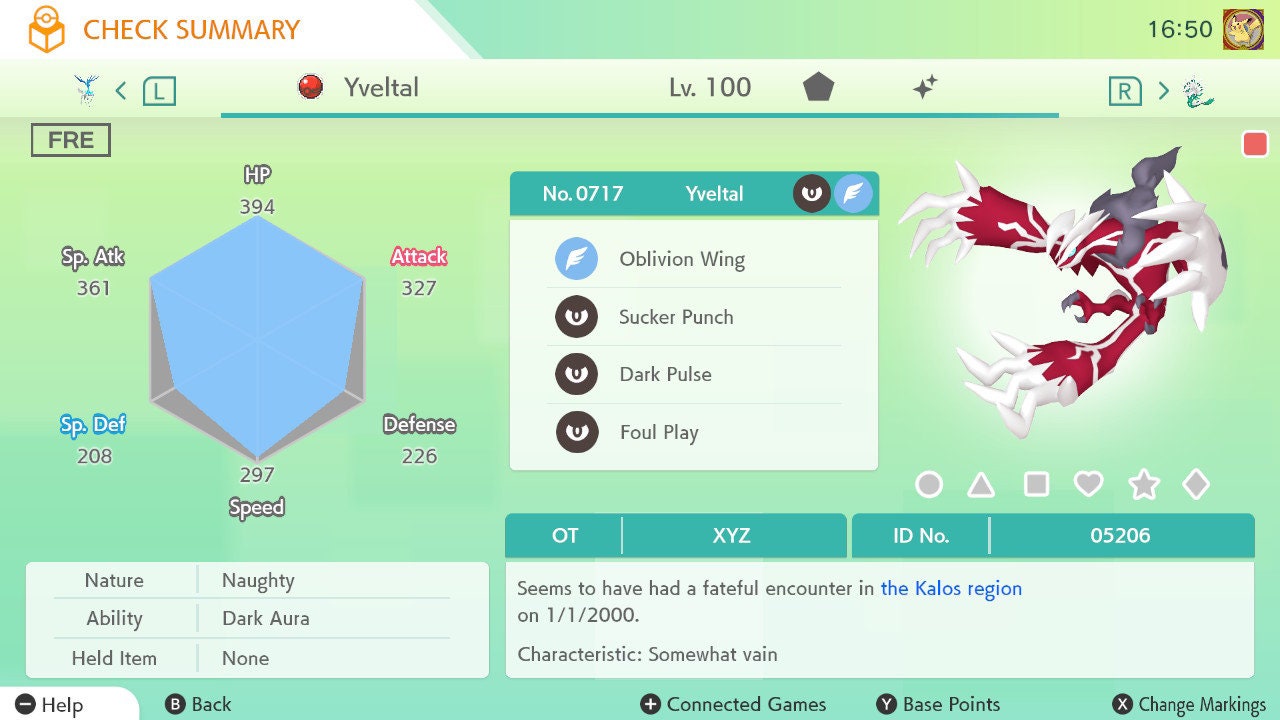The width and height of the screenshot is (1280, 720).
Task: Open the Help option
Action: 50,705
